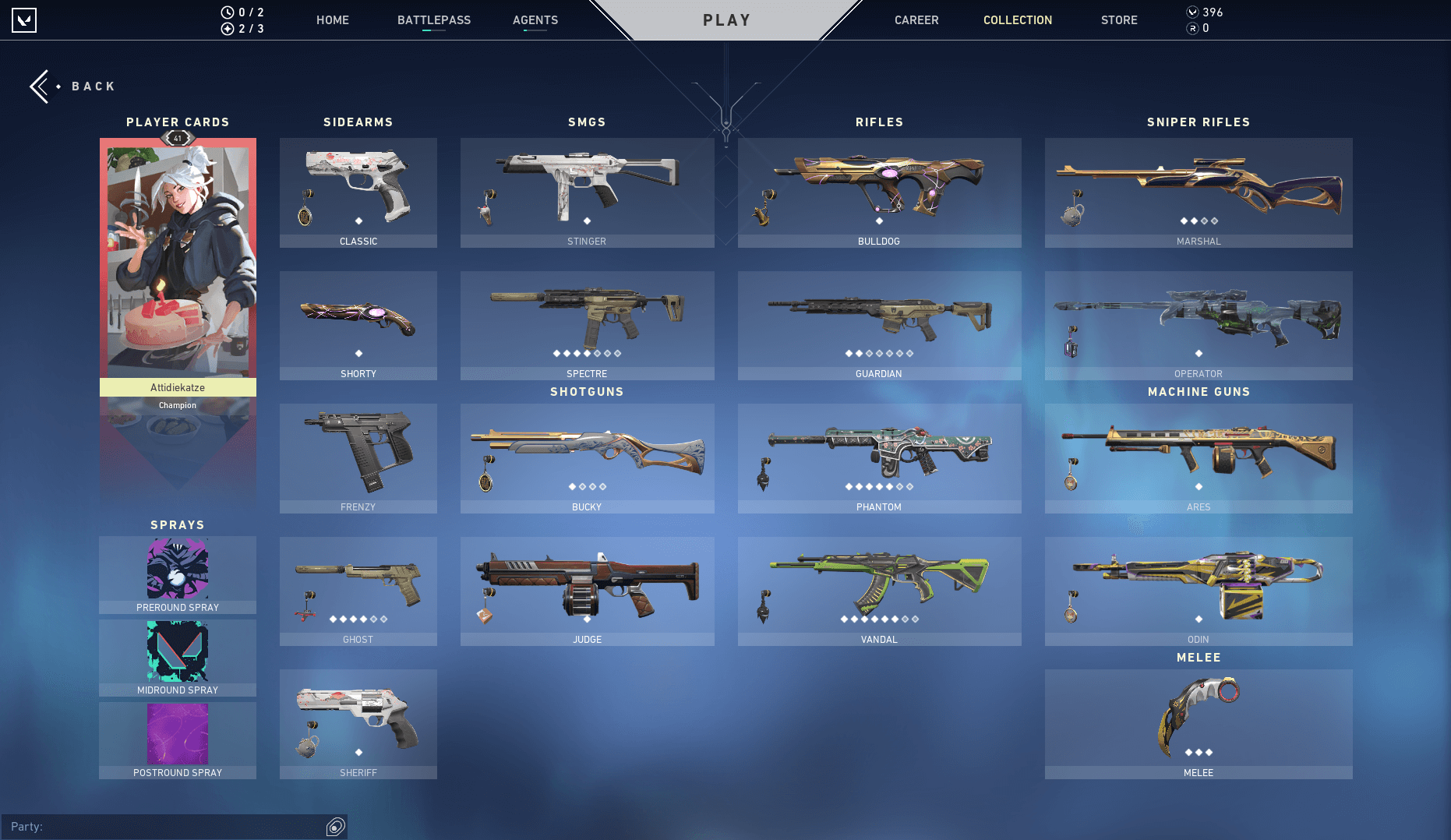Choose the Classic sidearm slot

[x=358, y=192]
